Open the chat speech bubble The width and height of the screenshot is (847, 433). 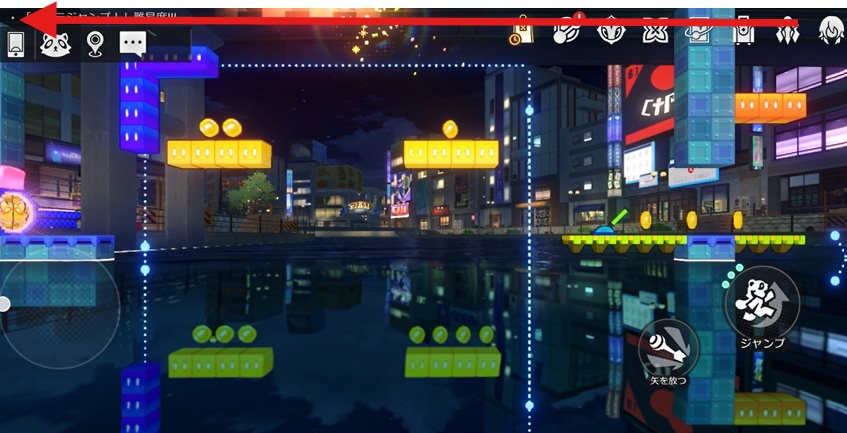pyautogui.click(x=133, y=42)
